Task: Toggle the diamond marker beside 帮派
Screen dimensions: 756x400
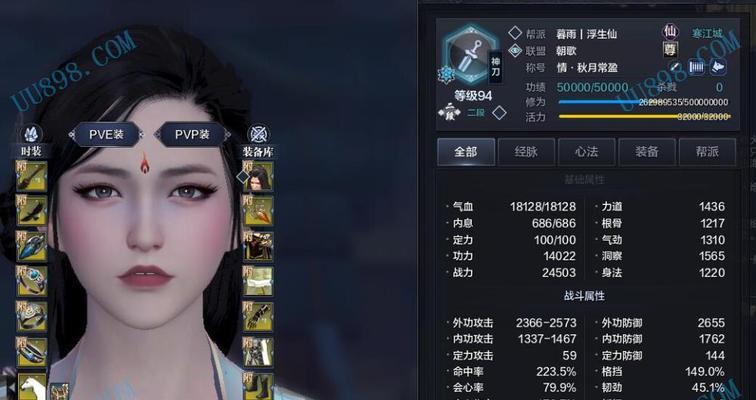Action: tap(515, 33)
